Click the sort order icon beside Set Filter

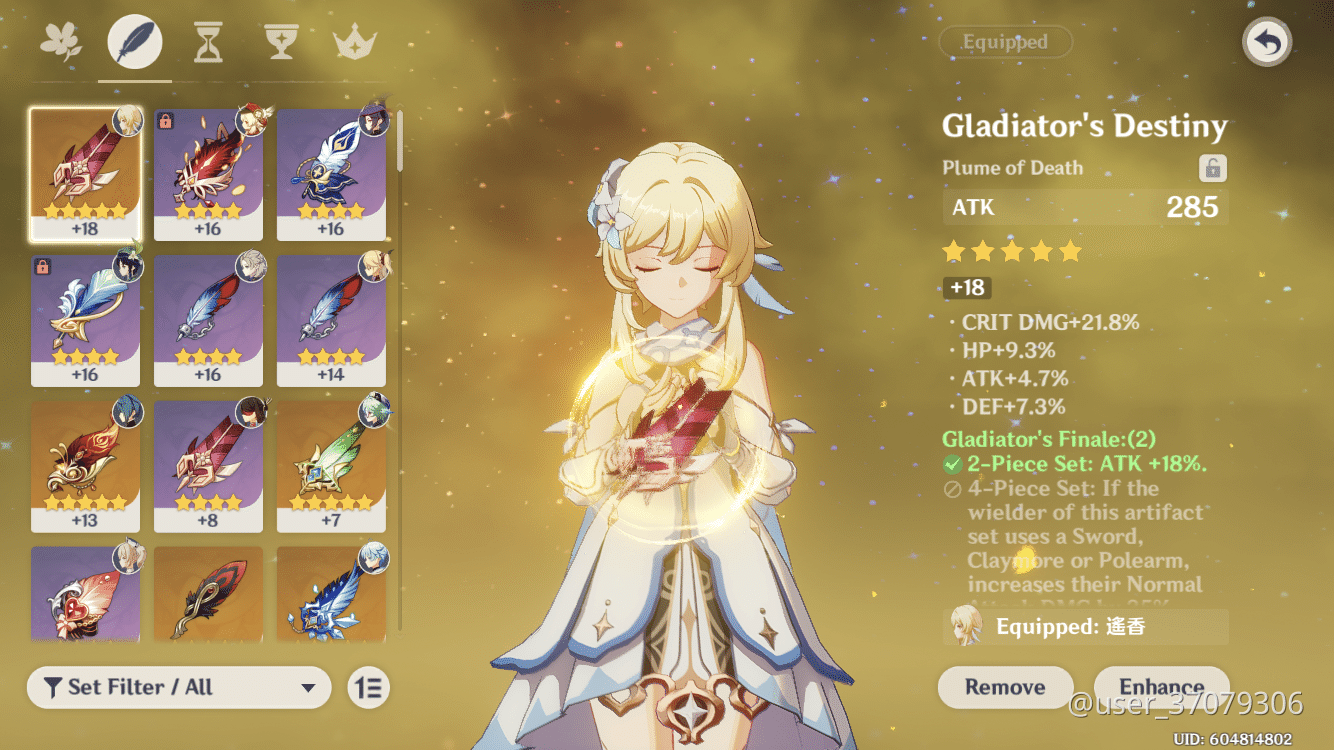(x=367, y=688)
